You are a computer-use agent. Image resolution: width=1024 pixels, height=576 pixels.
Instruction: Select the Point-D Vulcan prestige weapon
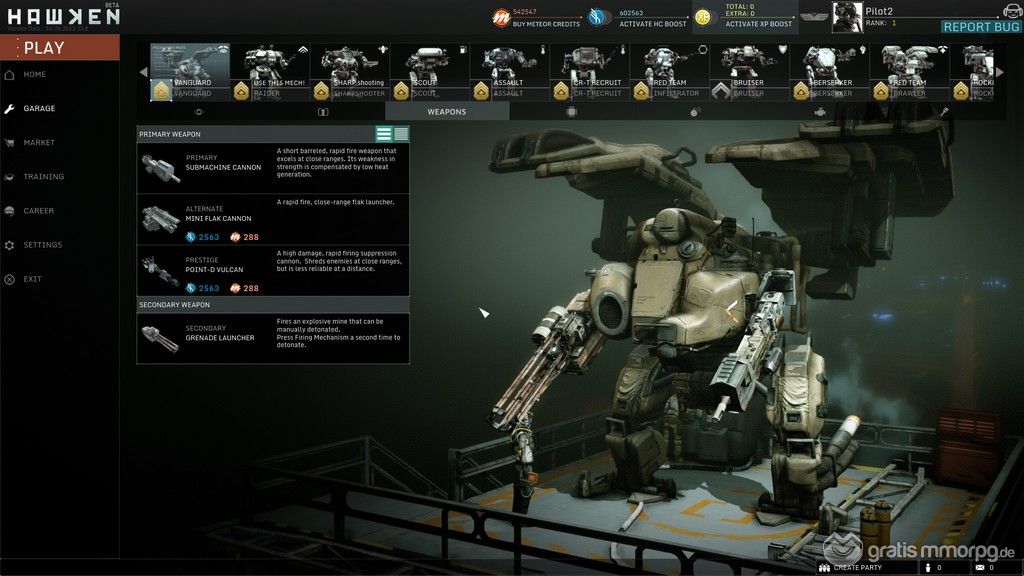pos(272,270)
